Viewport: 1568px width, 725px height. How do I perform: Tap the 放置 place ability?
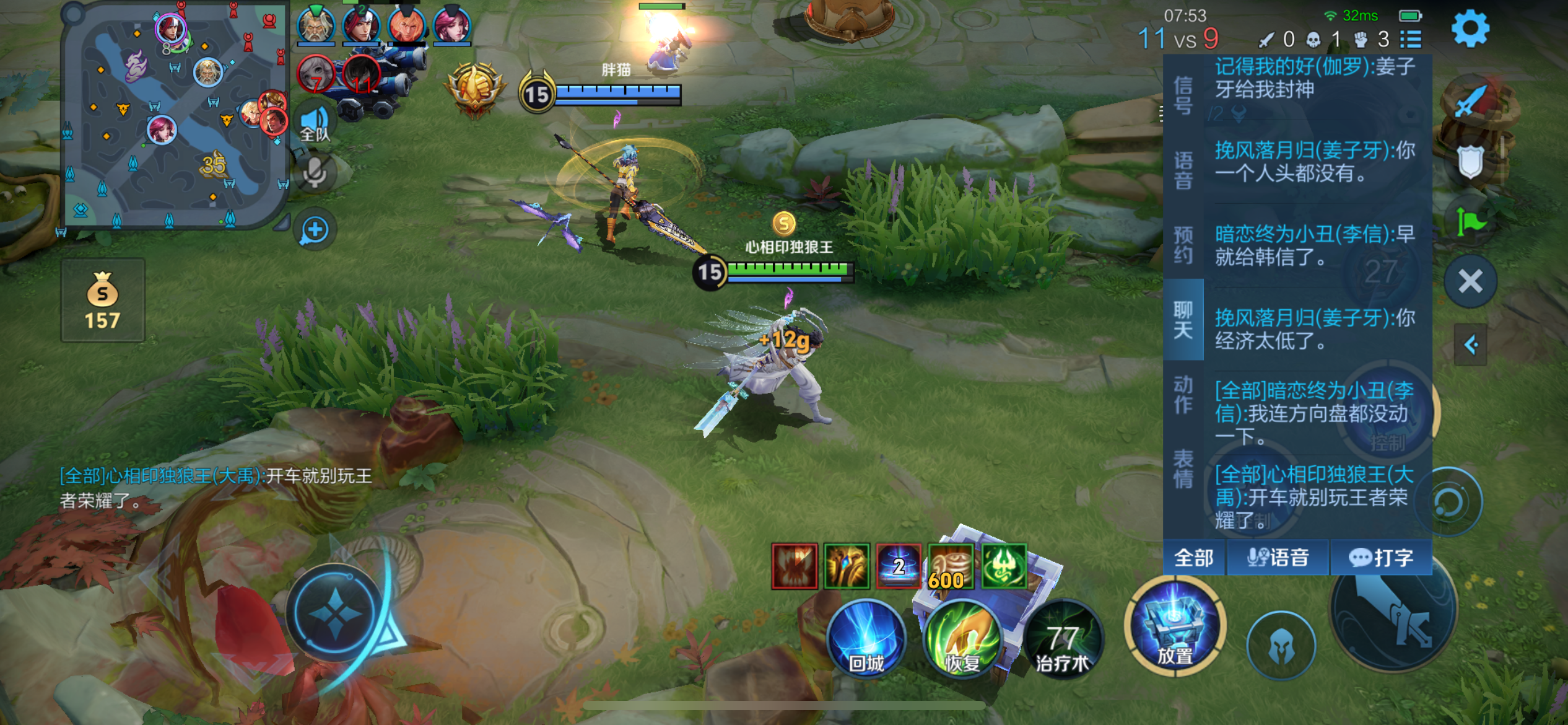pos(1175,626)
